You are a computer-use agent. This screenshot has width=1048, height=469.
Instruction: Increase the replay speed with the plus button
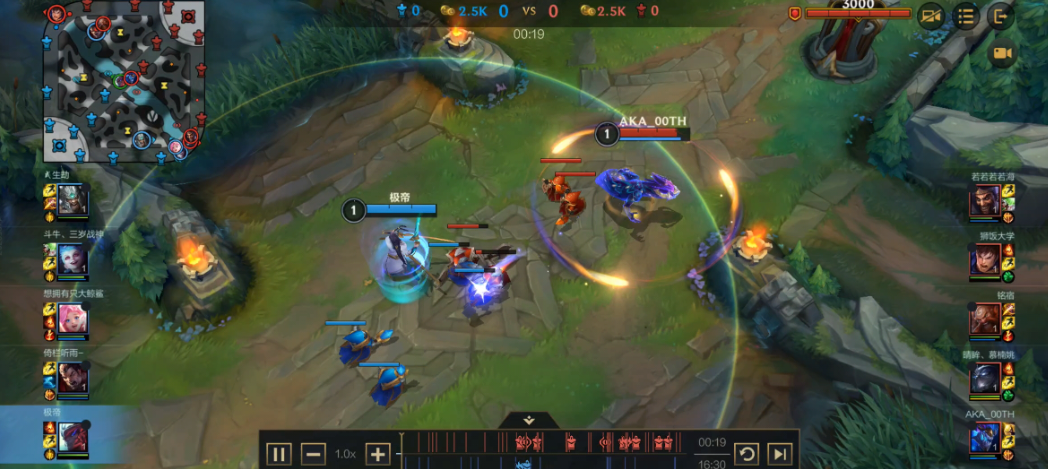pyautogui.click(x=377, y=454)
